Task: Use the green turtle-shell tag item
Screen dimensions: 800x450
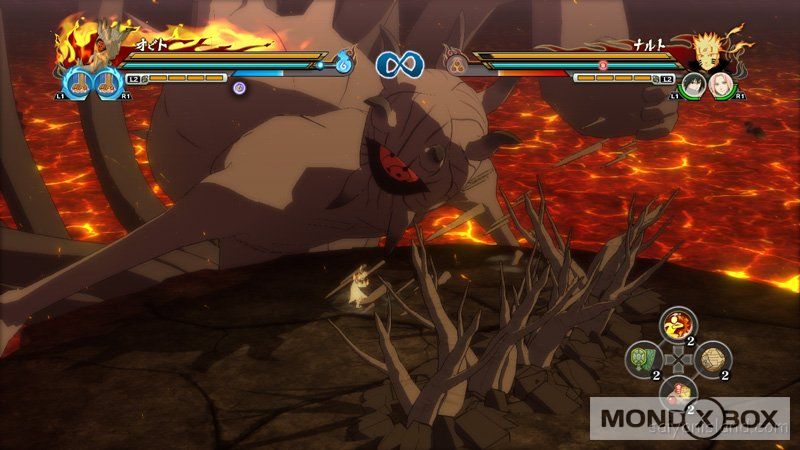Action: coord(643,359)
